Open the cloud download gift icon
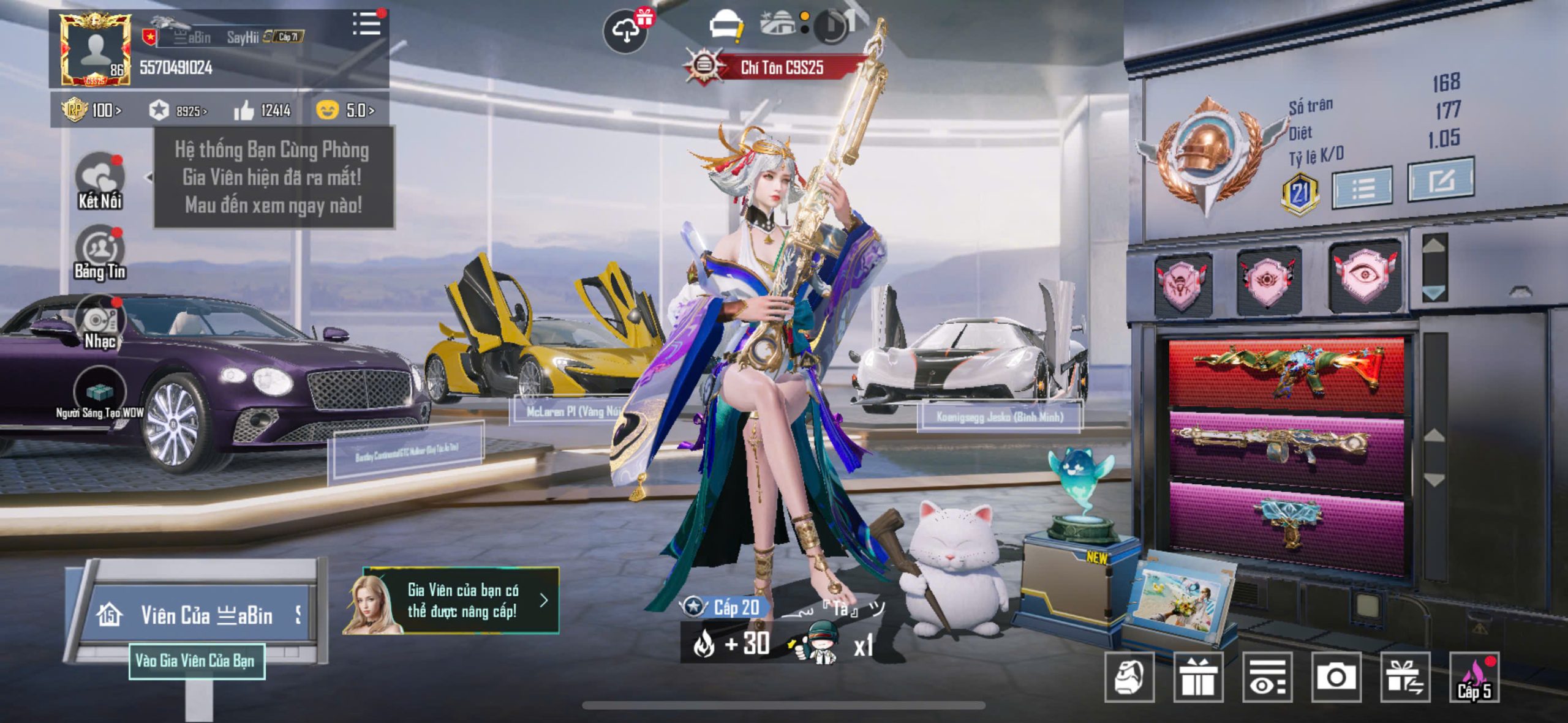The width and height of the screenshot is (1568, 723). coord(626,29)
